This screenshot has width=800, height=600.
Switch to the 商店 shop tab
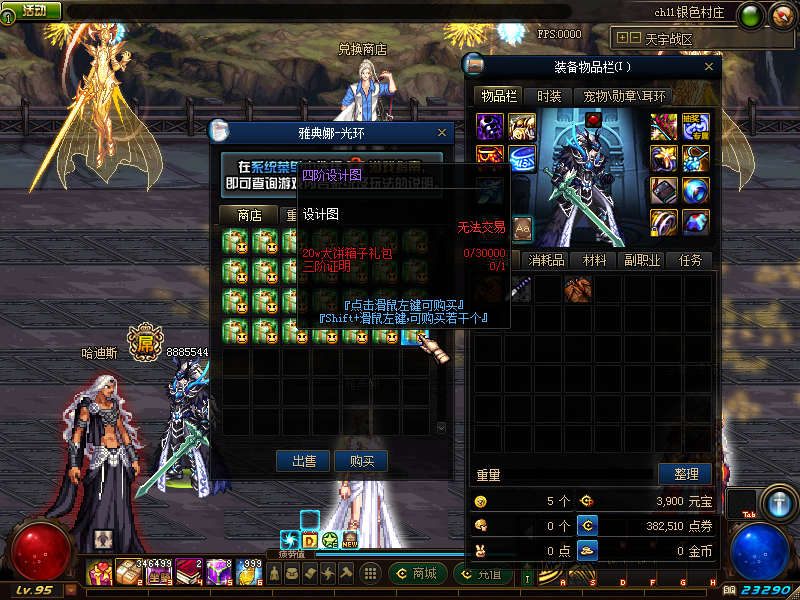pyautogui.click(x=249, y=215)
